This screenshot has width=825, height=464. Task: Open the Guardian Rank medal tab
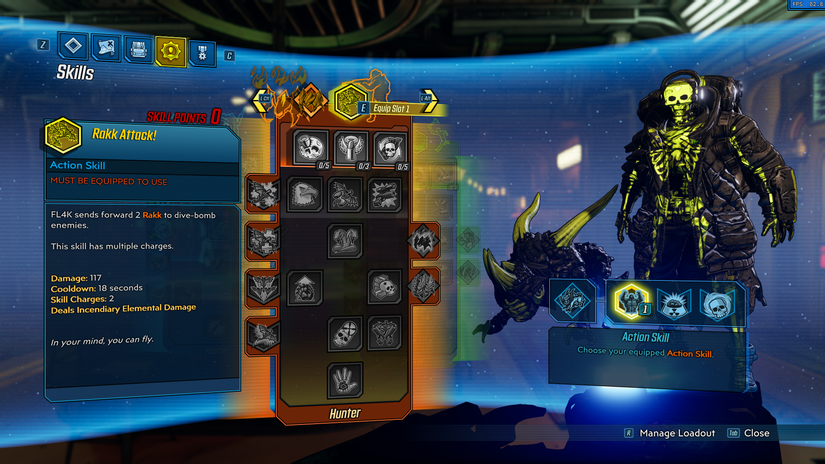[x=202, y=48]
